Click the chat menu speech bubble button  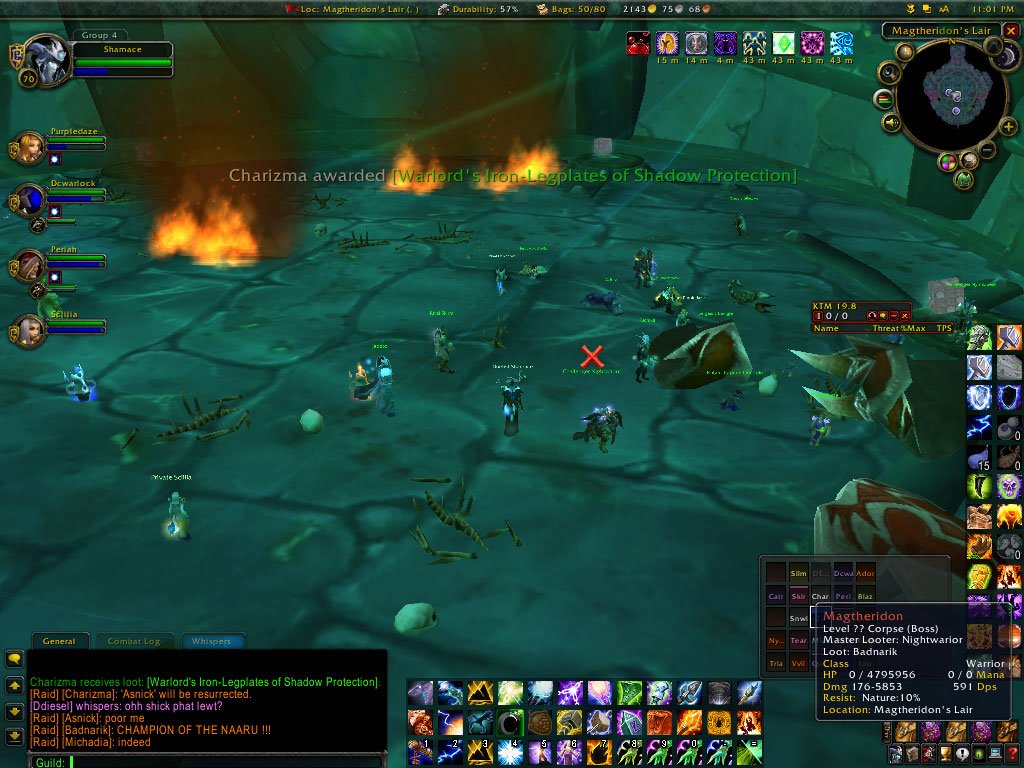coord(14,659)
